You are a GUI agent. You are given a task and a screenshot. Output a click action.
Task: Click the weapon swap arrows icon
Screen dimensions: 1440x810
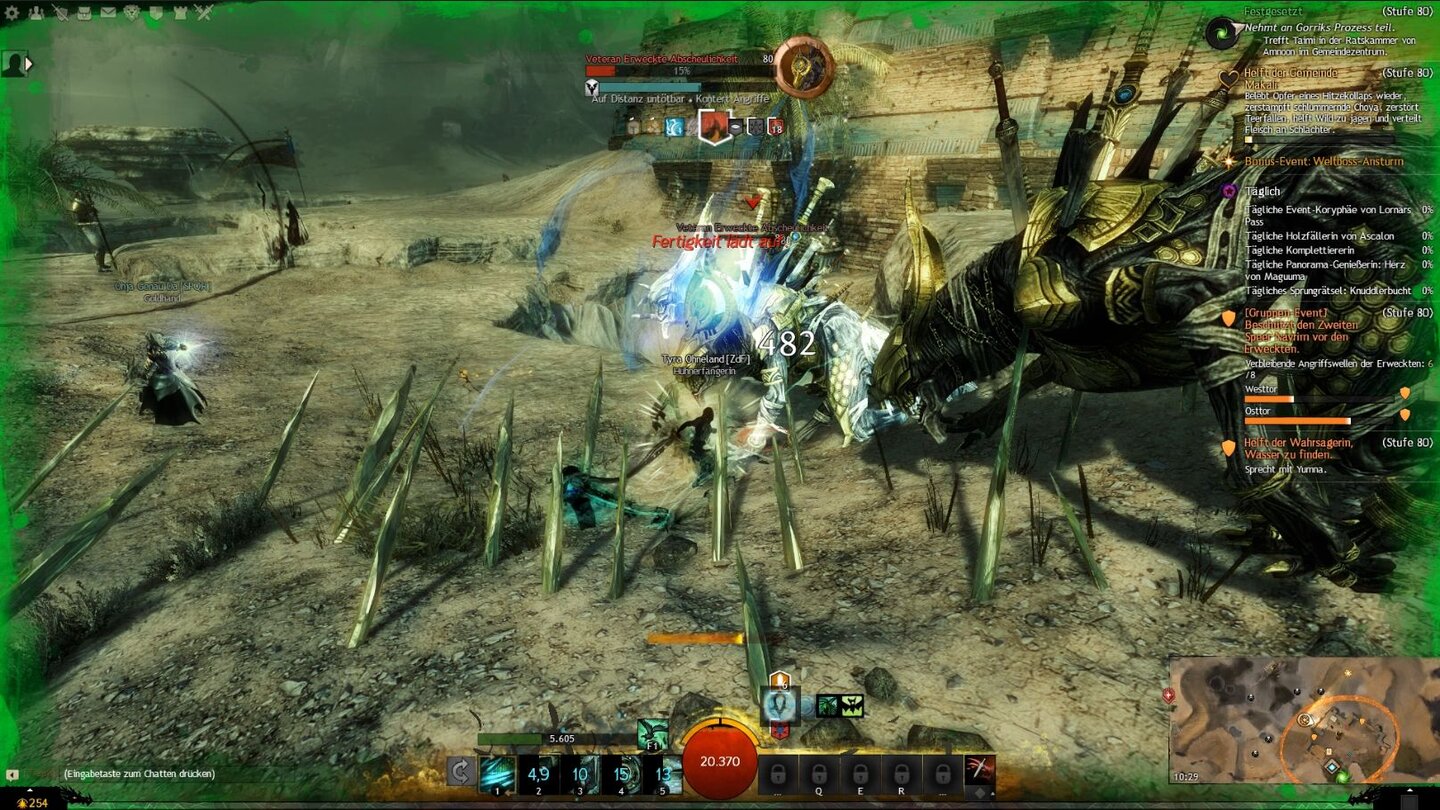point(461,769)
